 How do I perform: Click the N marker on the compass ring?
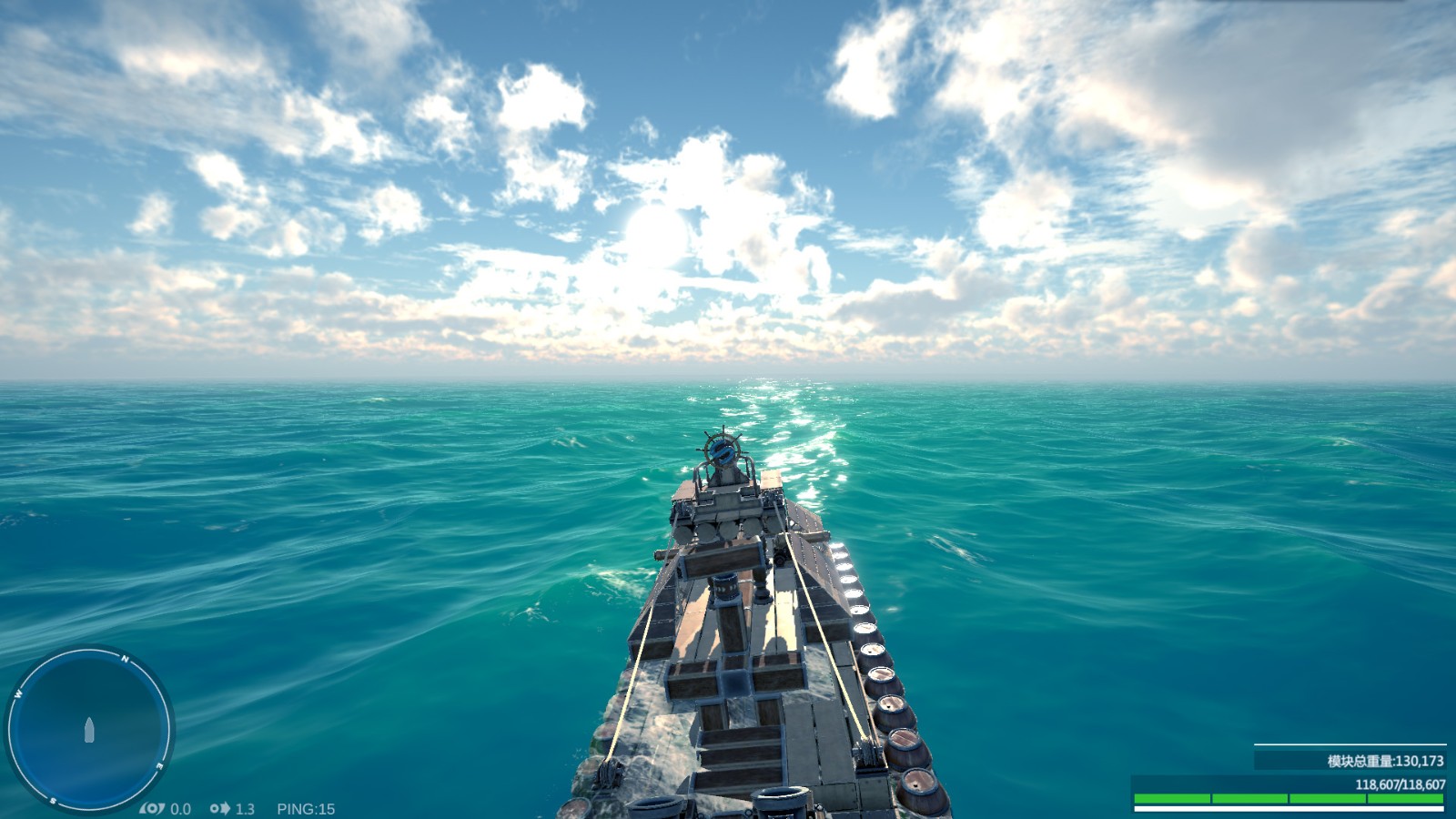(126, 658)
